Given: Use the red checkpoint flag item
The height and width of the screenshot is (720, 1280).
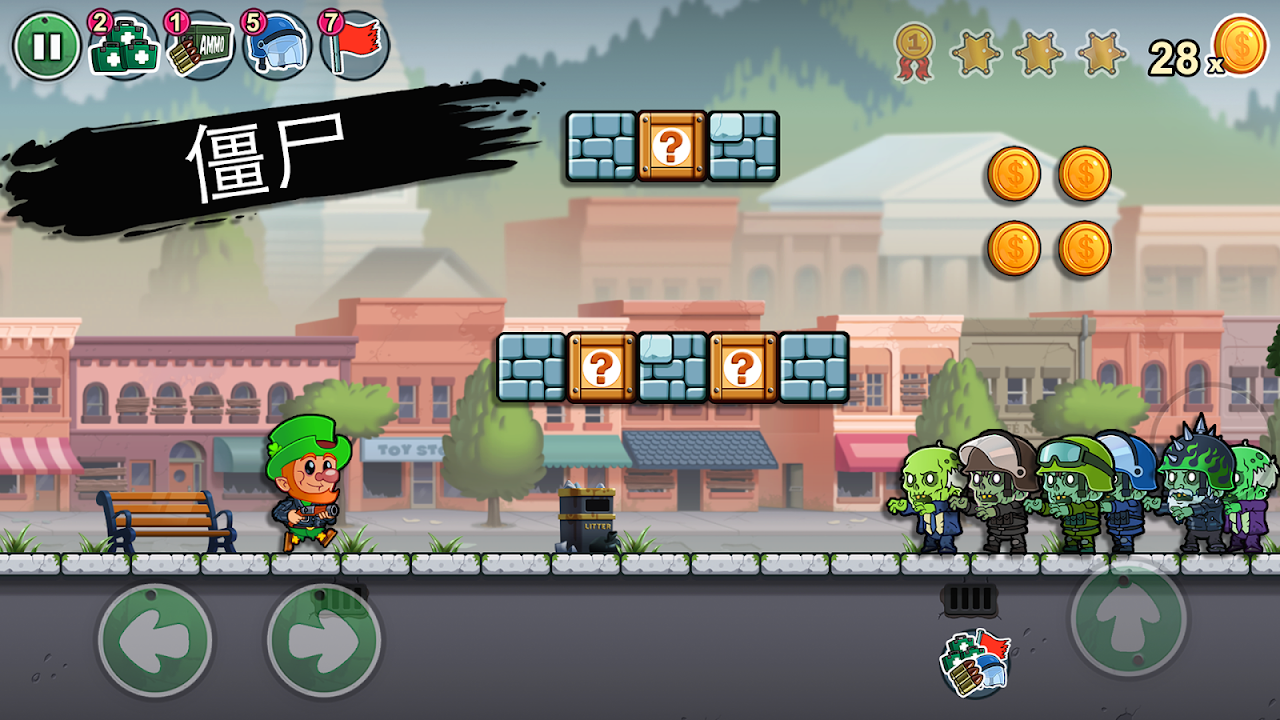Looking at the screenshot, I should click(x=354, y=48).
